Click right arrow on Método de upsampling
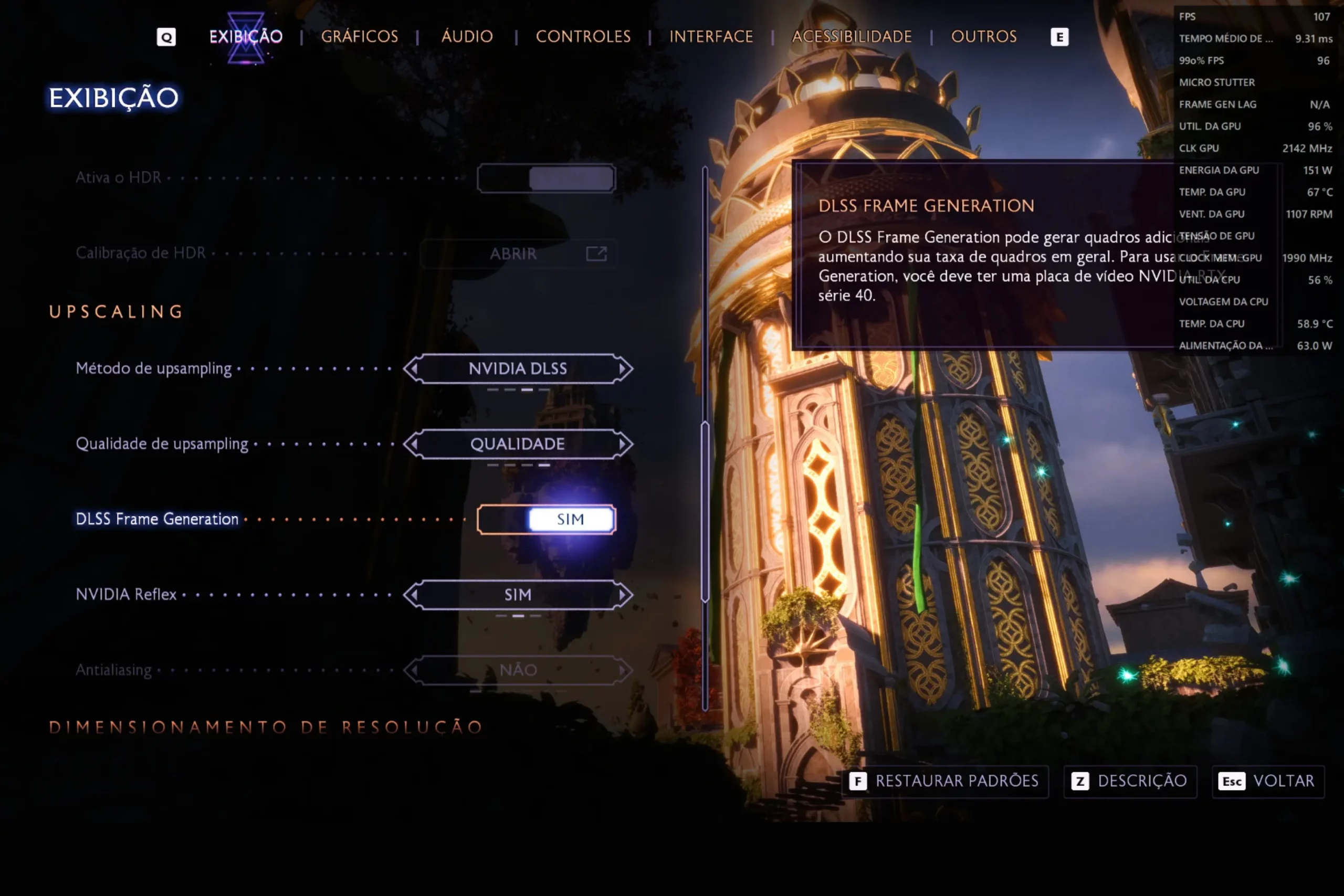The image size is (1344, 896). pos(623,368)
